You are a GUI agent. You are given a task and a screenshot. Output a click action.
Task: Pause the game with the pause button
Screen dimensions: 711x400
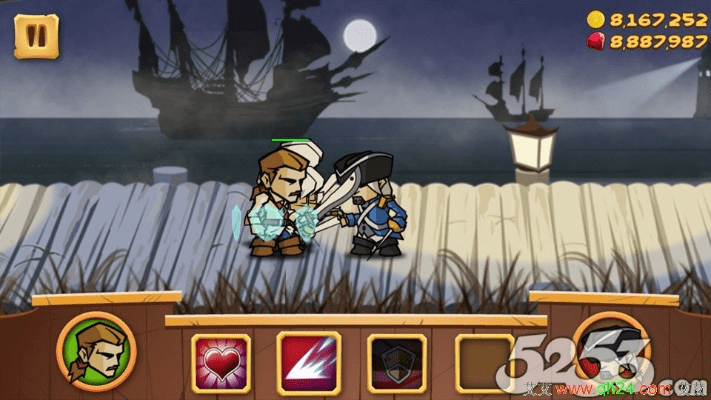click(x=36, y=36)
